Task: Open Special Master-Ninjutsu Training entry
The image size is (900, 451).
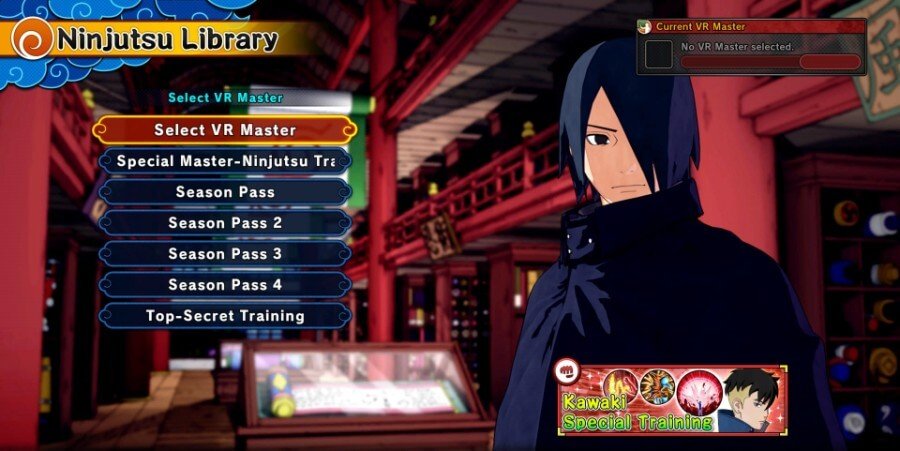Action: tap(225, 161)
